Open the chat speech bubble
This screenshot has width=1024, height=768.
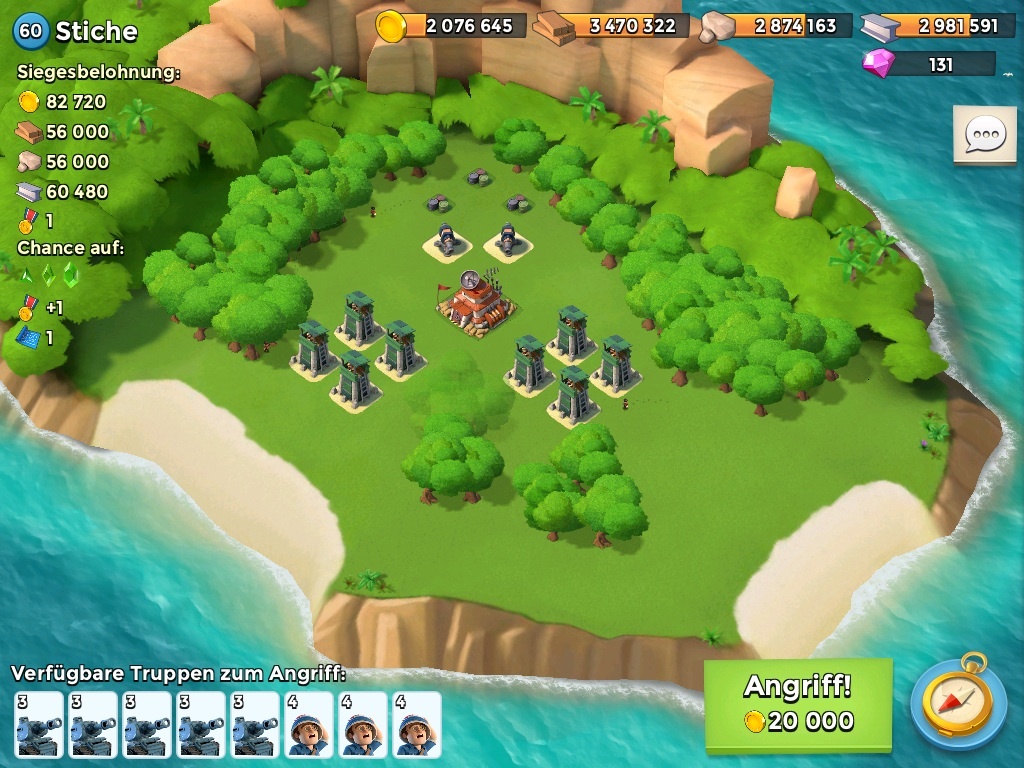point(984,134)
